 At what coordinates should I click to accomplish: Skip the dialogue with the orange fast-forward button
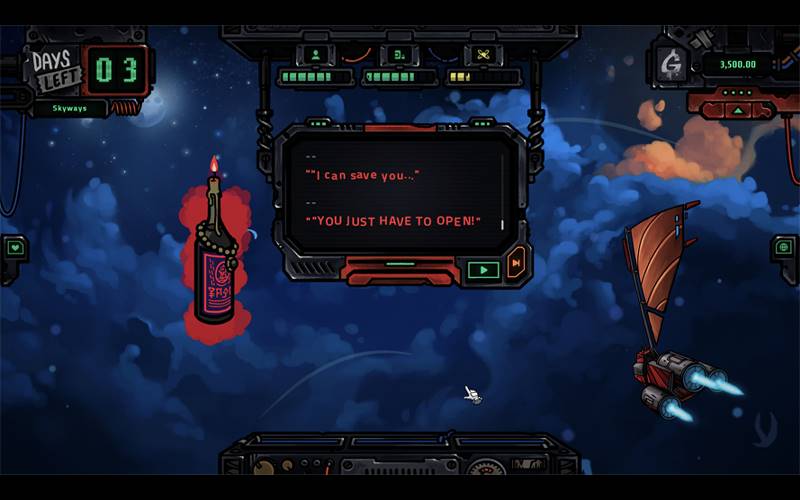516,263
